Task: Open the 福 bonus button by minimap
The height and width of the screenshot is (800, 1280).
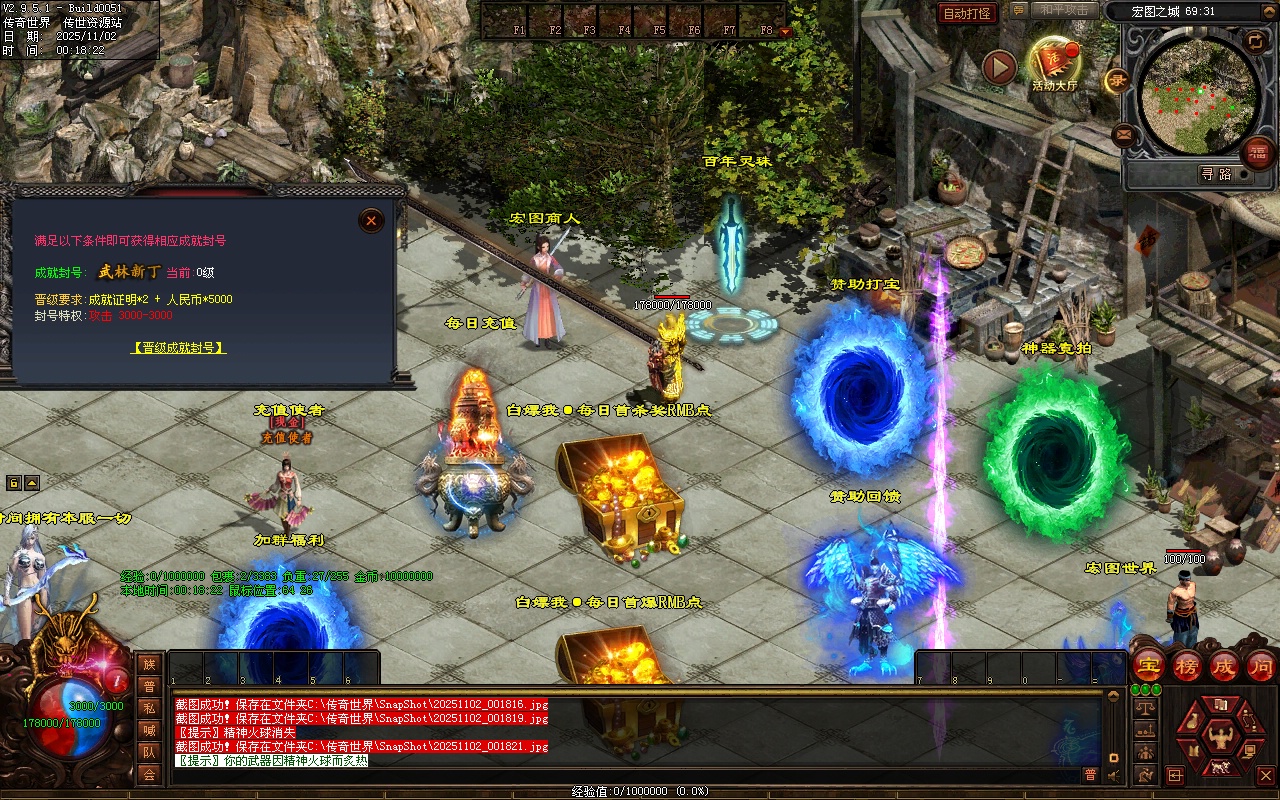Action: 1258,152
